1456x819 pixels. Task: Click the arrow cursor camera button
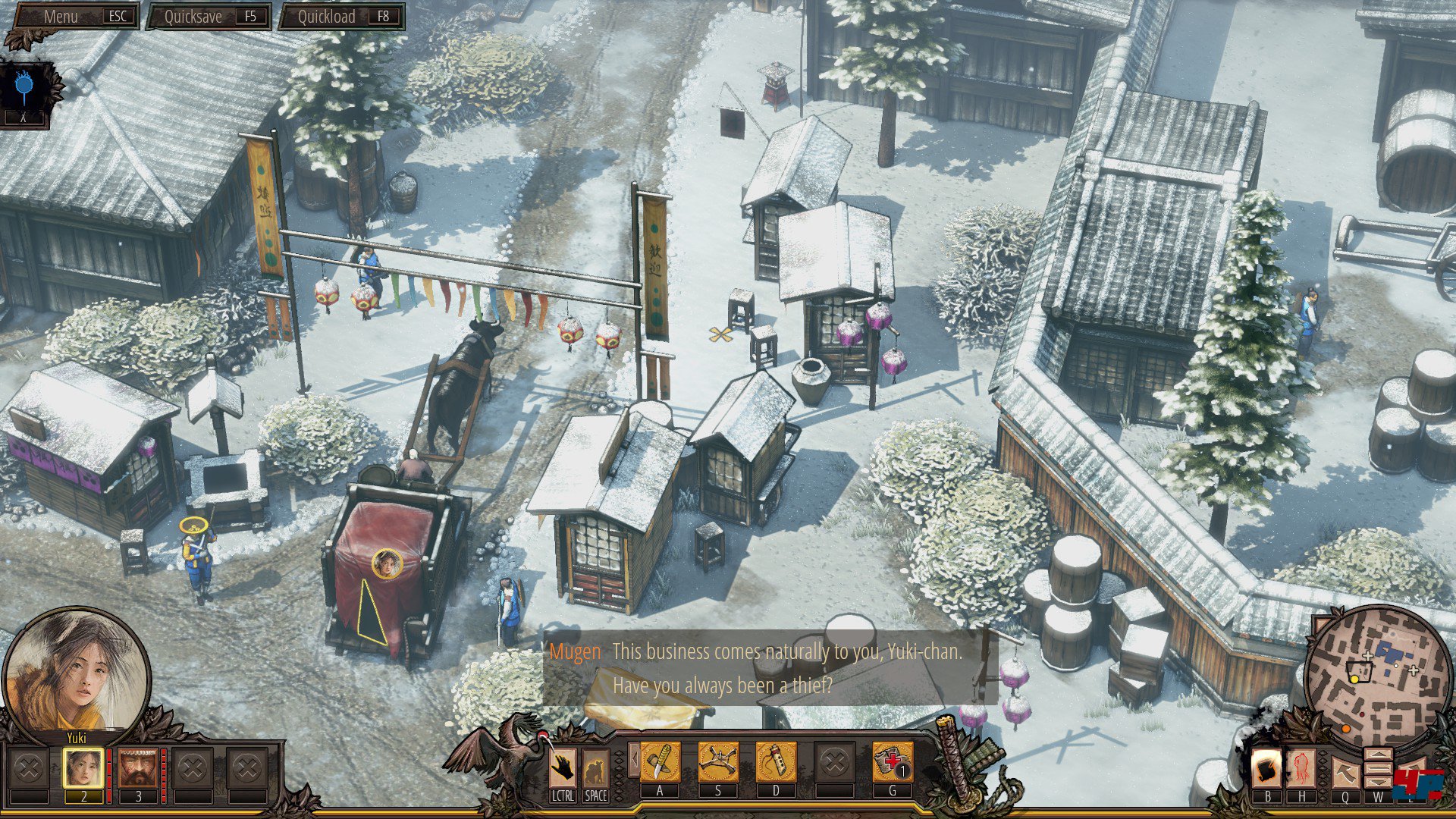coord(1345,772)
